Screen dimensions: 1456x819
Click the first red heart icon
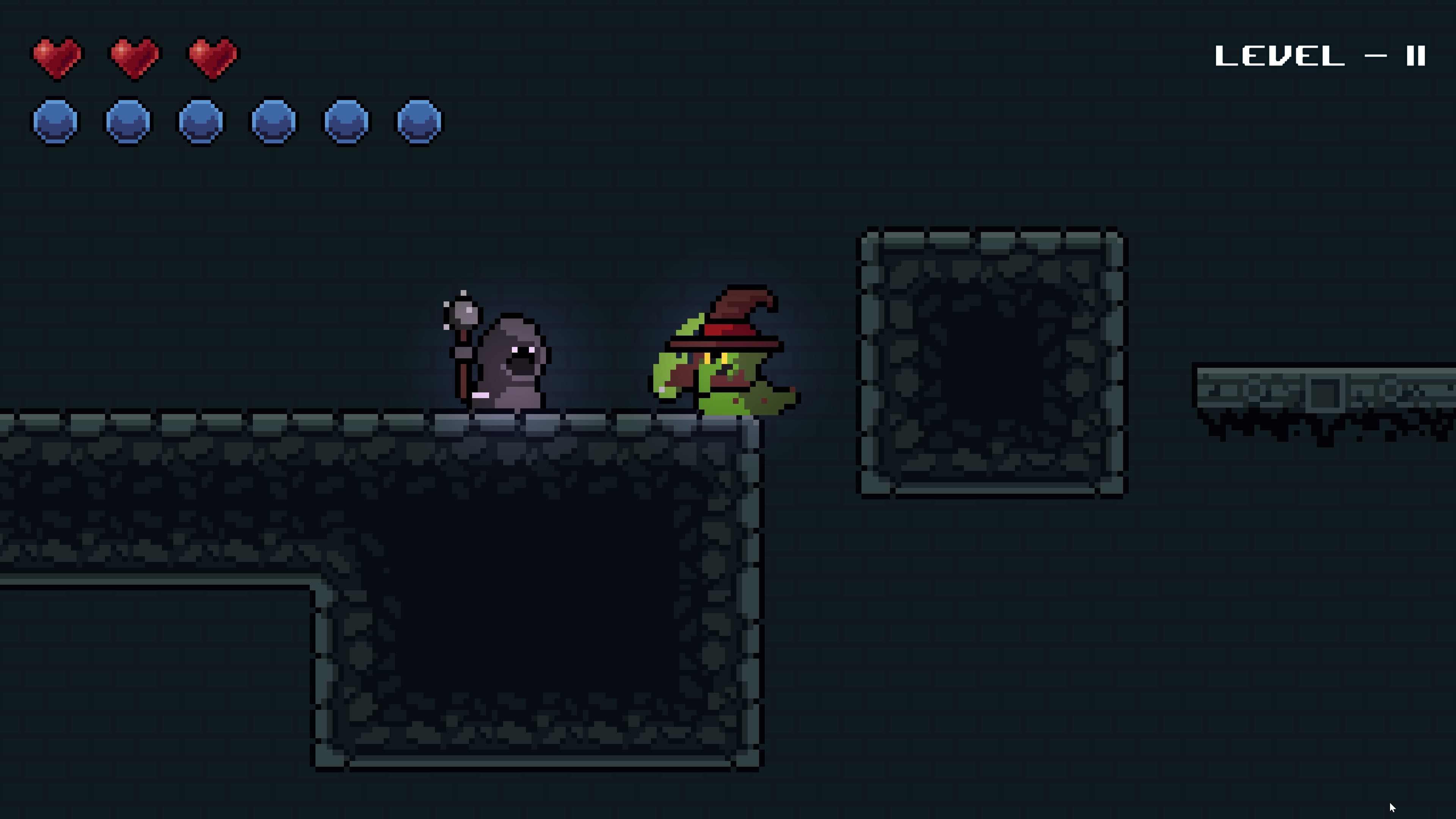(x=56, y=56)
